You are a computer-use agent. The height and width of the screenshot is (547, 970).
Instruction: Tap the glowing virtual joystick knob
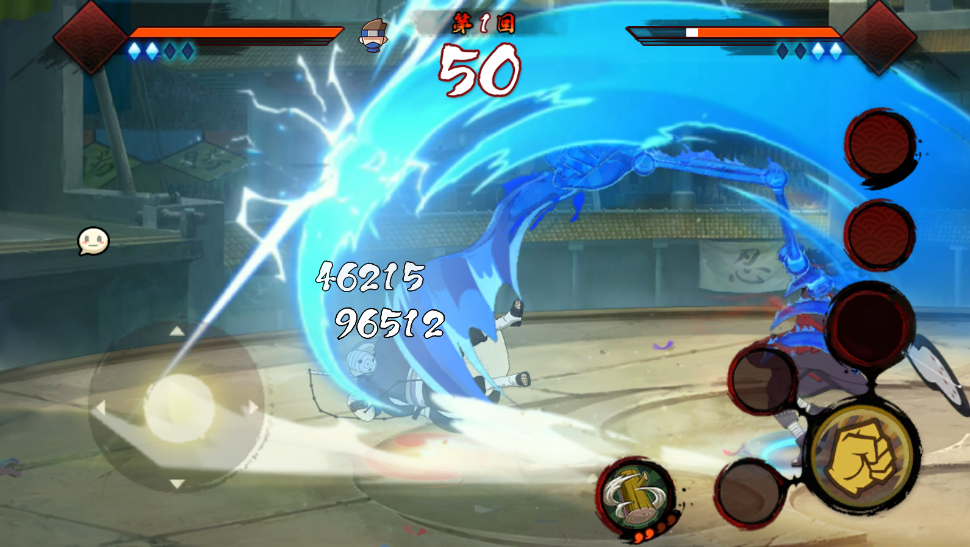tap(177, 407)
